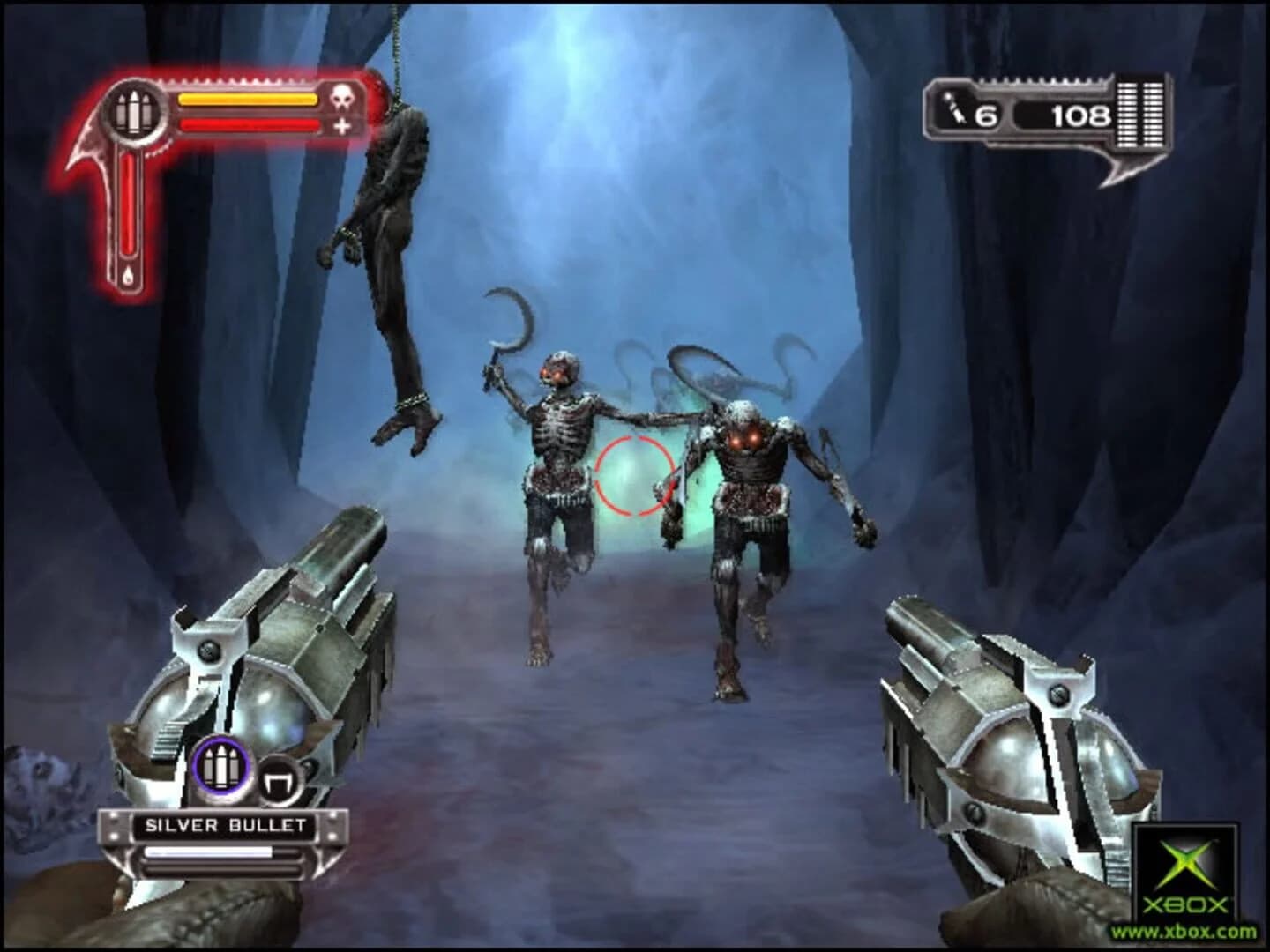Click the health cross icon near the skull
This screenshot has height=952, width=1270.
point(341,126)
